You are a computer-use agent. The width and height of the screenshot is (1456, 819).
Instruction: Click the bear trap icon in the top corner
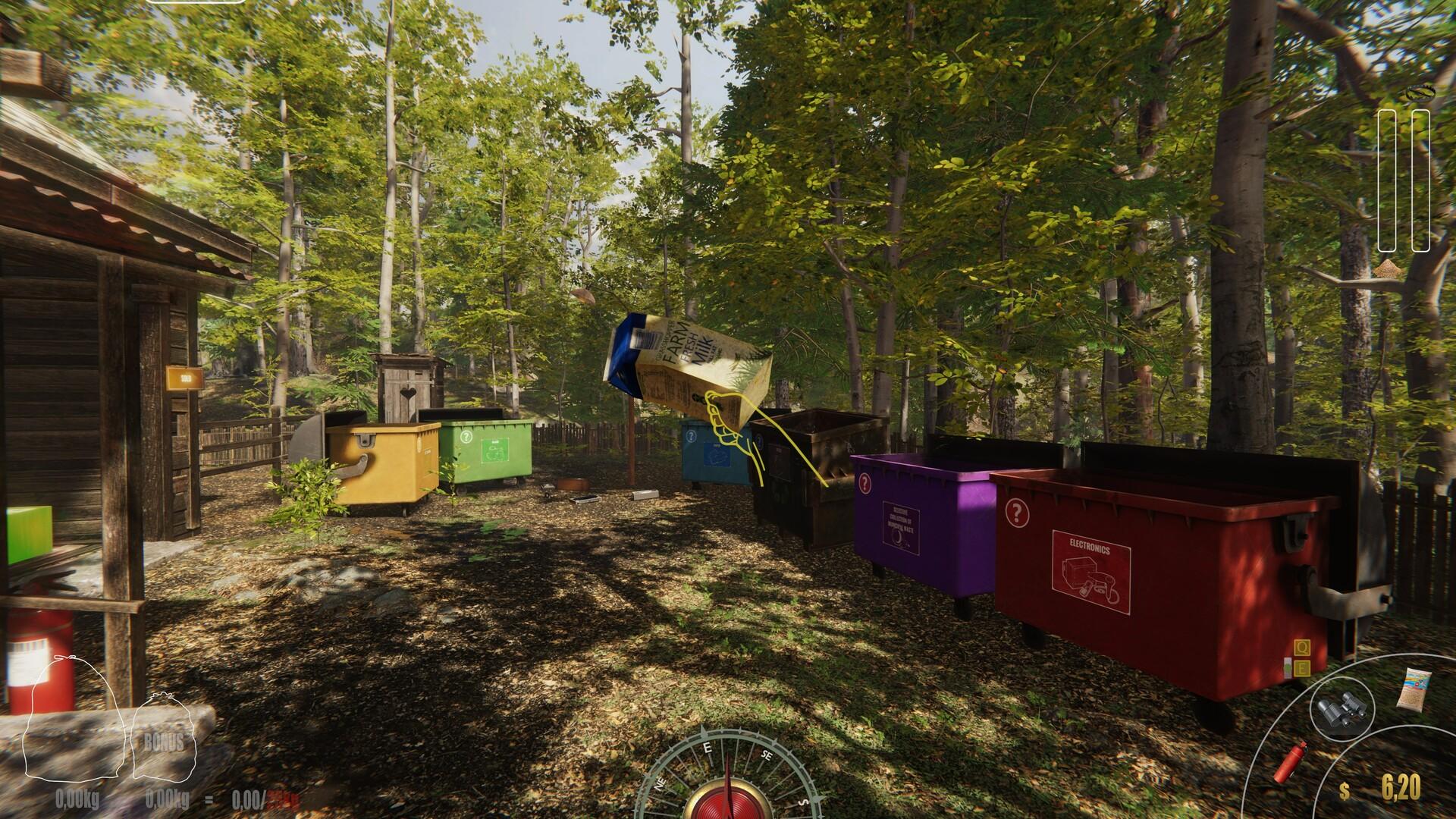1420,93
